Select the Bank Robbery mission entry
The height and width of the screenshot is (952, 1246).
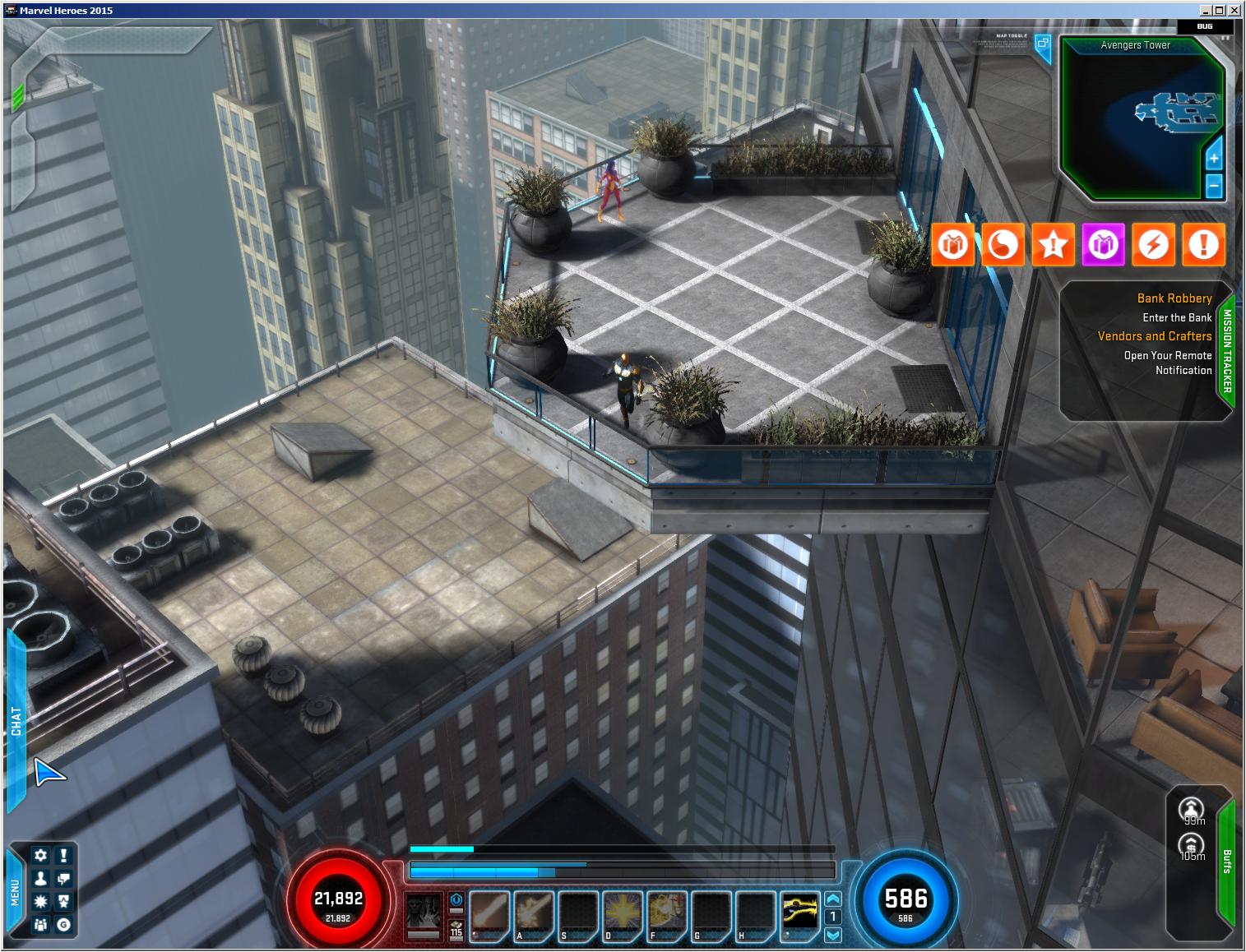1174,298
